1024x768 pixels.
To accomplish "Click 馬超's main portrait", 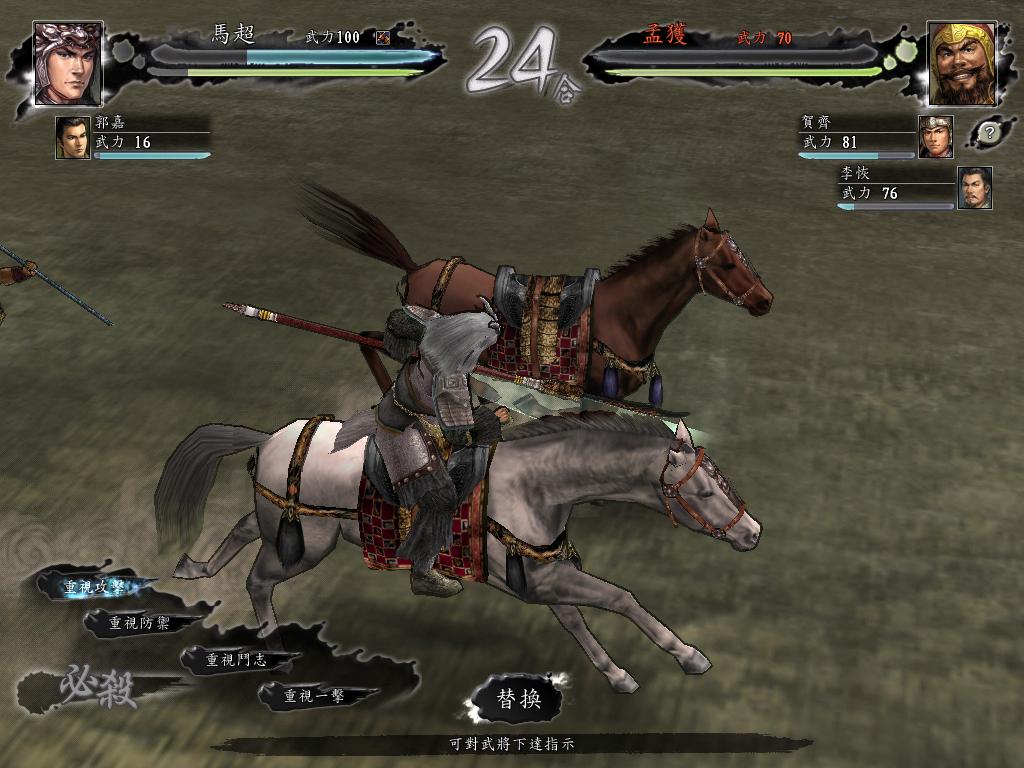I will point(68,63).
